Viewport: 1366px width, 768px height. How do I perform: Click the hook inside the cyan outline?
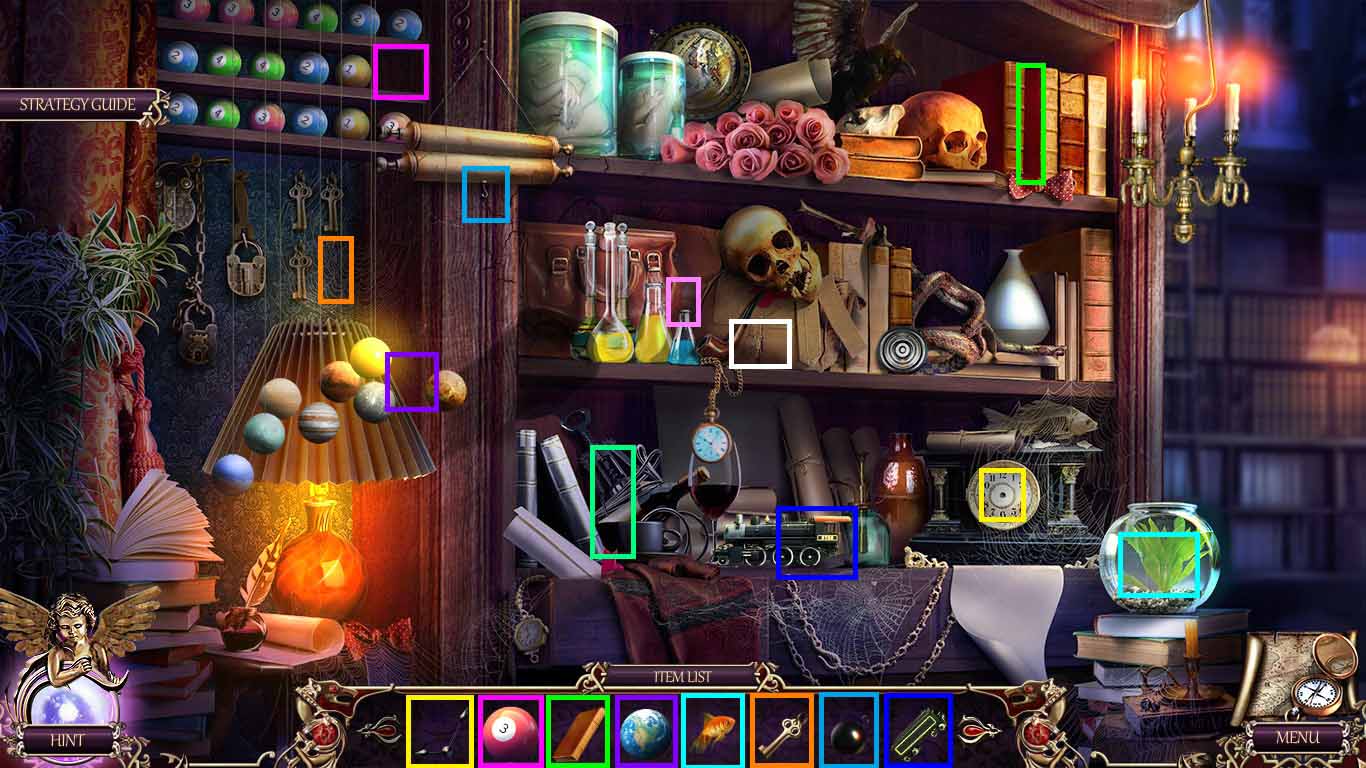pos(486,196)
